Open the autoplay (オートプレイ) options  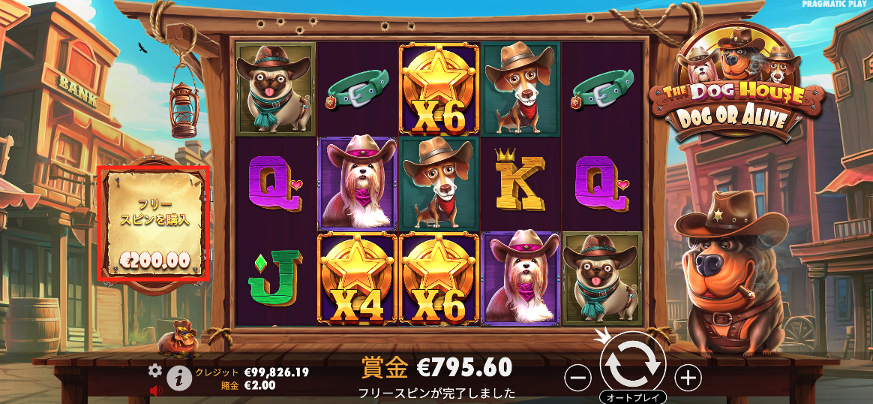point(632,397)
